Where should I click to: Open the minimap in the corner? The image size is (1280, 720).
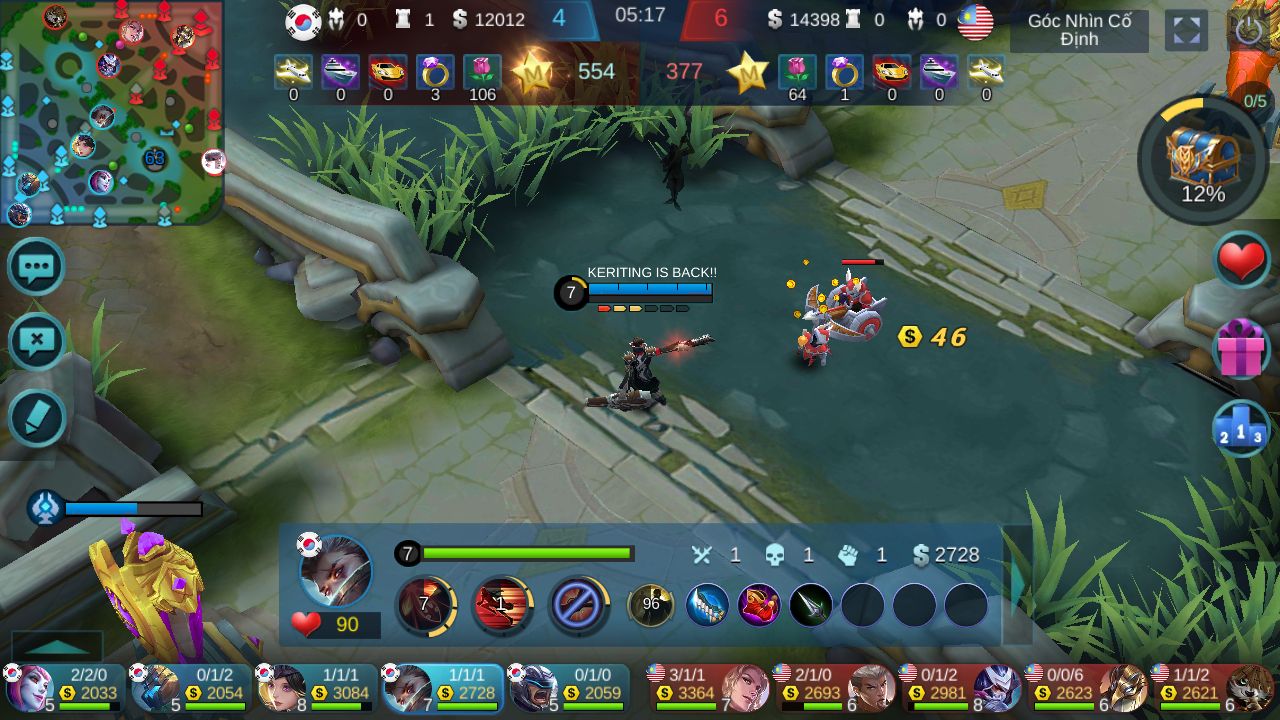(x=110, y=112)
